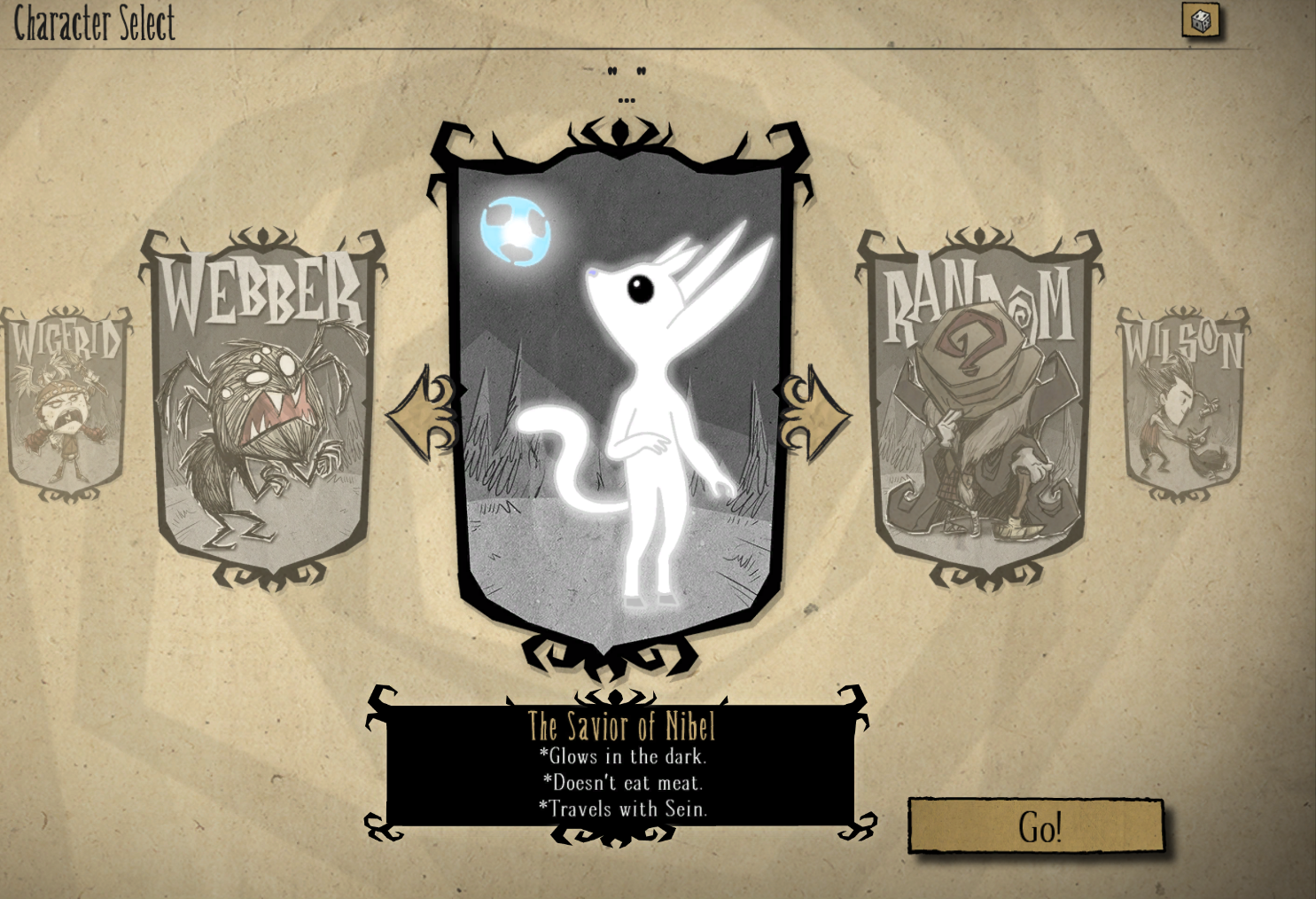Image resolution: width=1316 pixels, height=899 pixels.
Task: Roll a random character with the dice icon
Action: [1201, 20]
